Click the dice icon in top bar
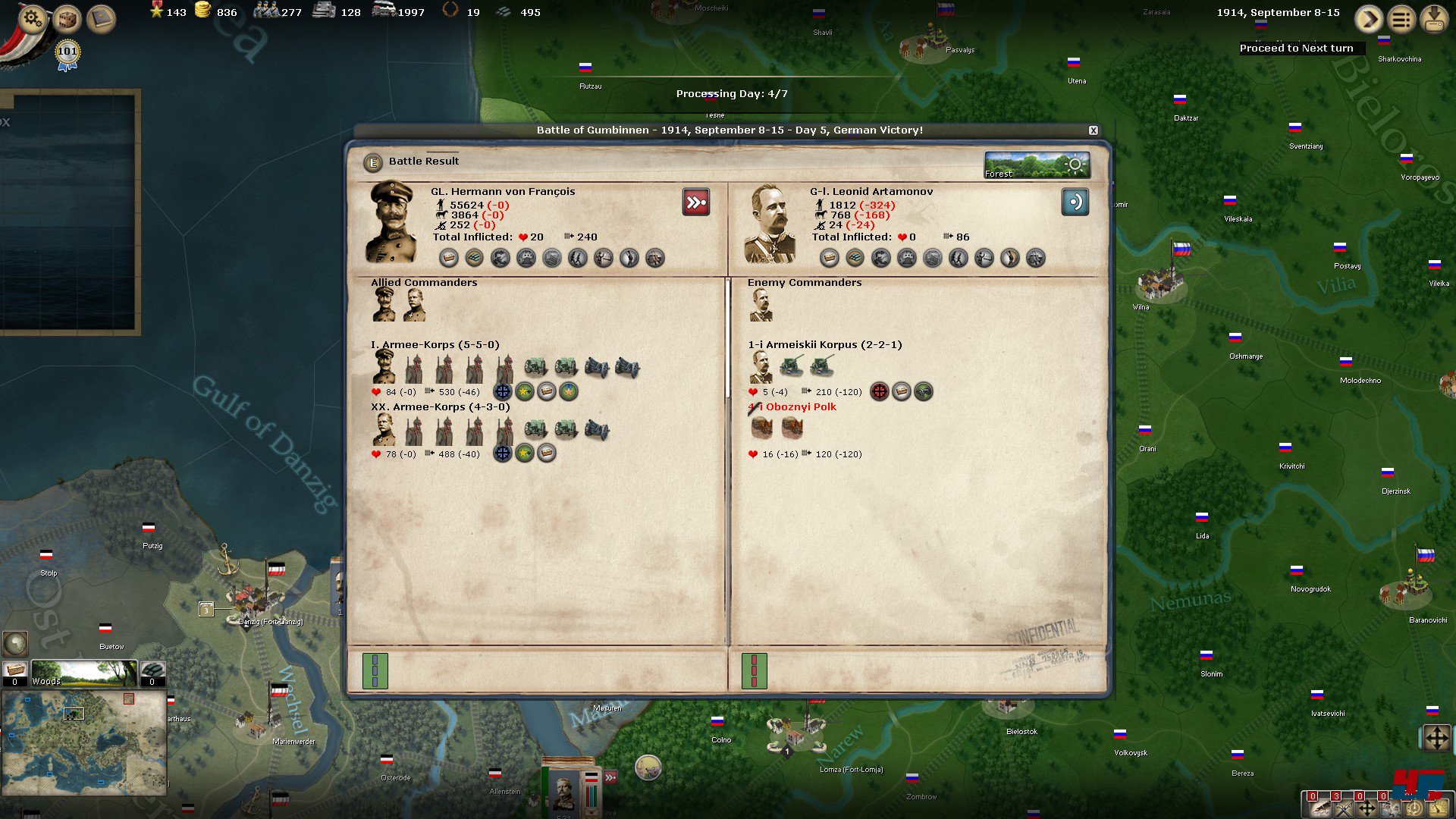The width and height of the screenshot is (1456, 819). pos(67,19)
